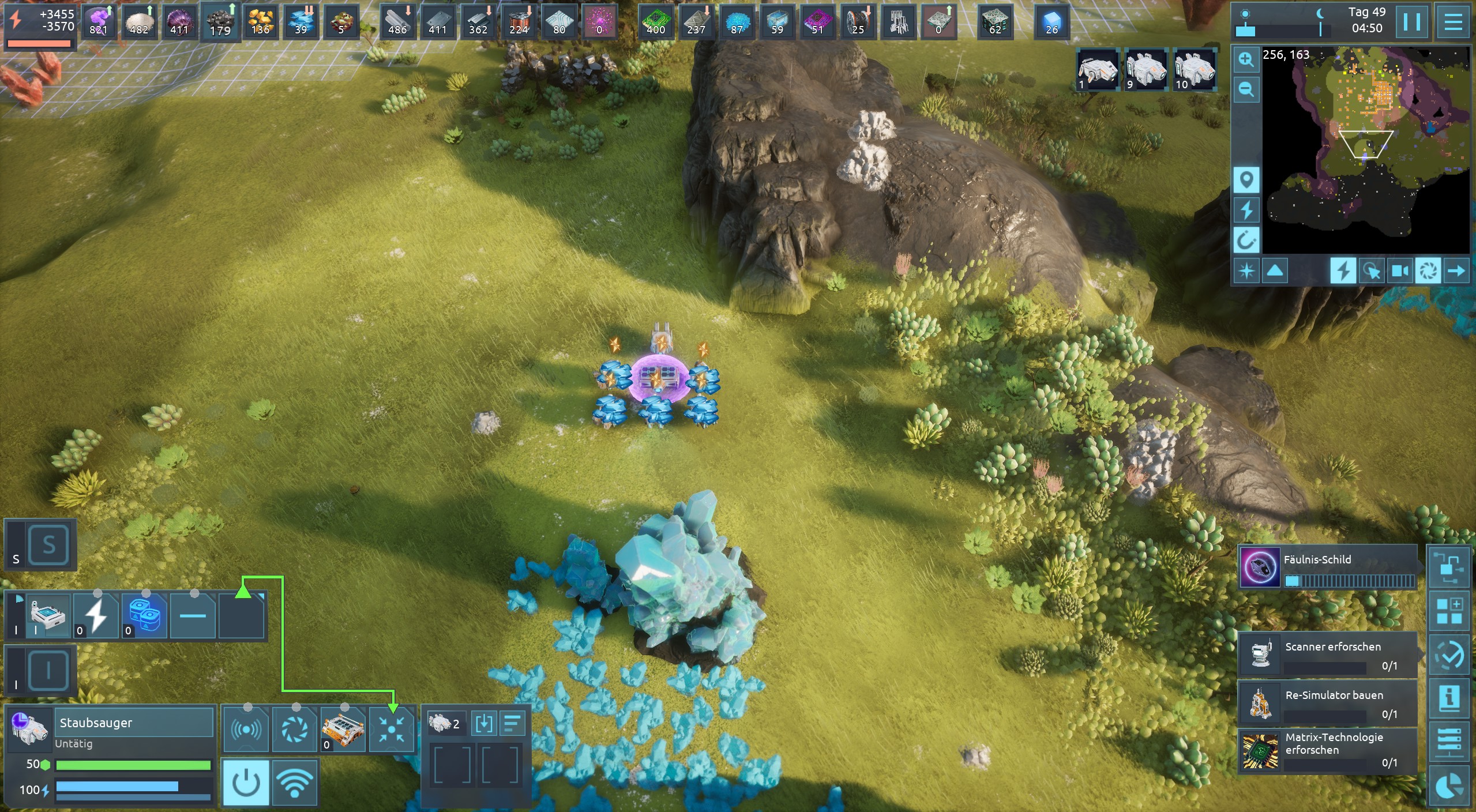Toggle the camera button under the minimap

pos(1400,270)
